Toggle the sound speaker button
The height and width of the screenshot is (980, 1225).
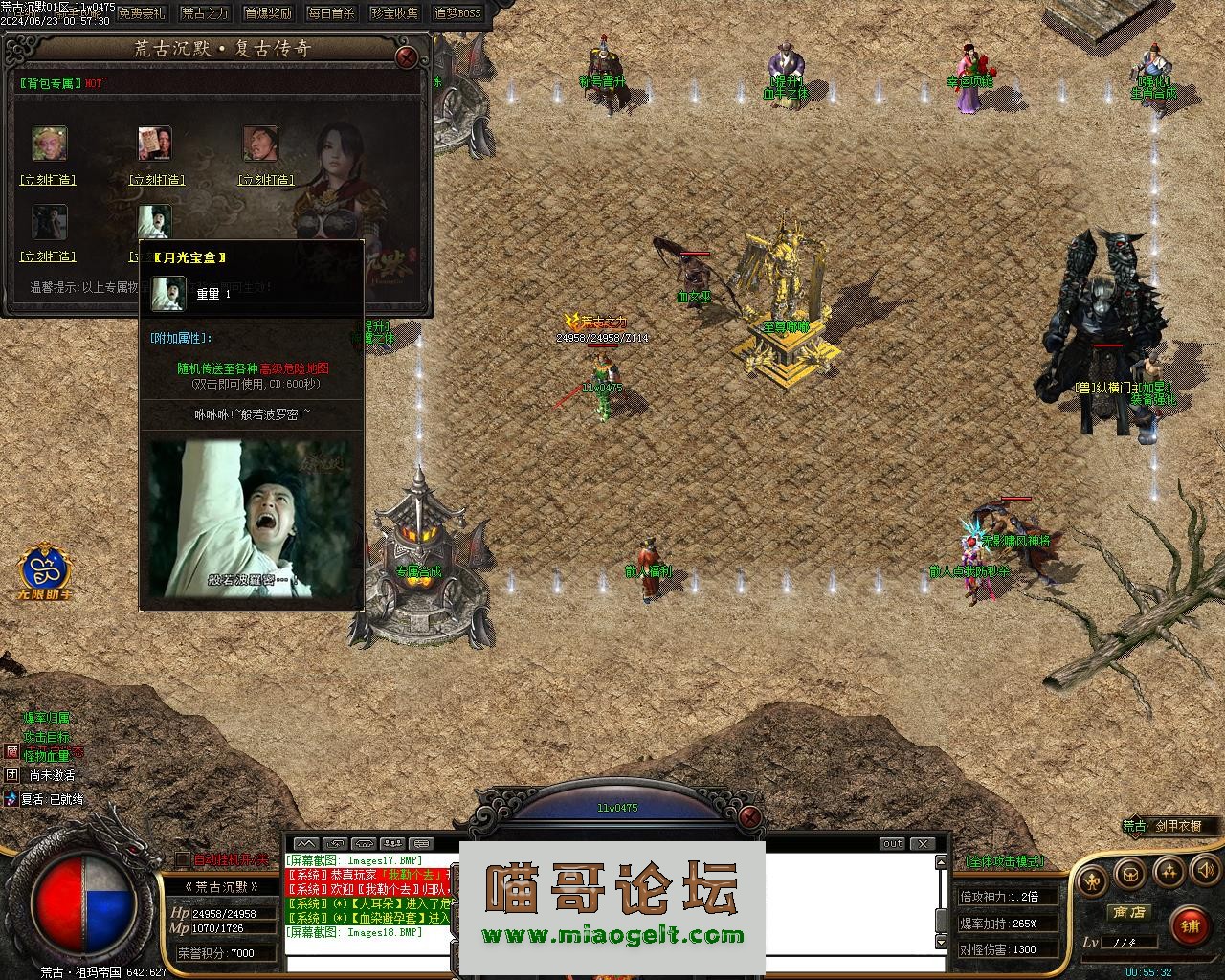click(x=1205, y=871)
